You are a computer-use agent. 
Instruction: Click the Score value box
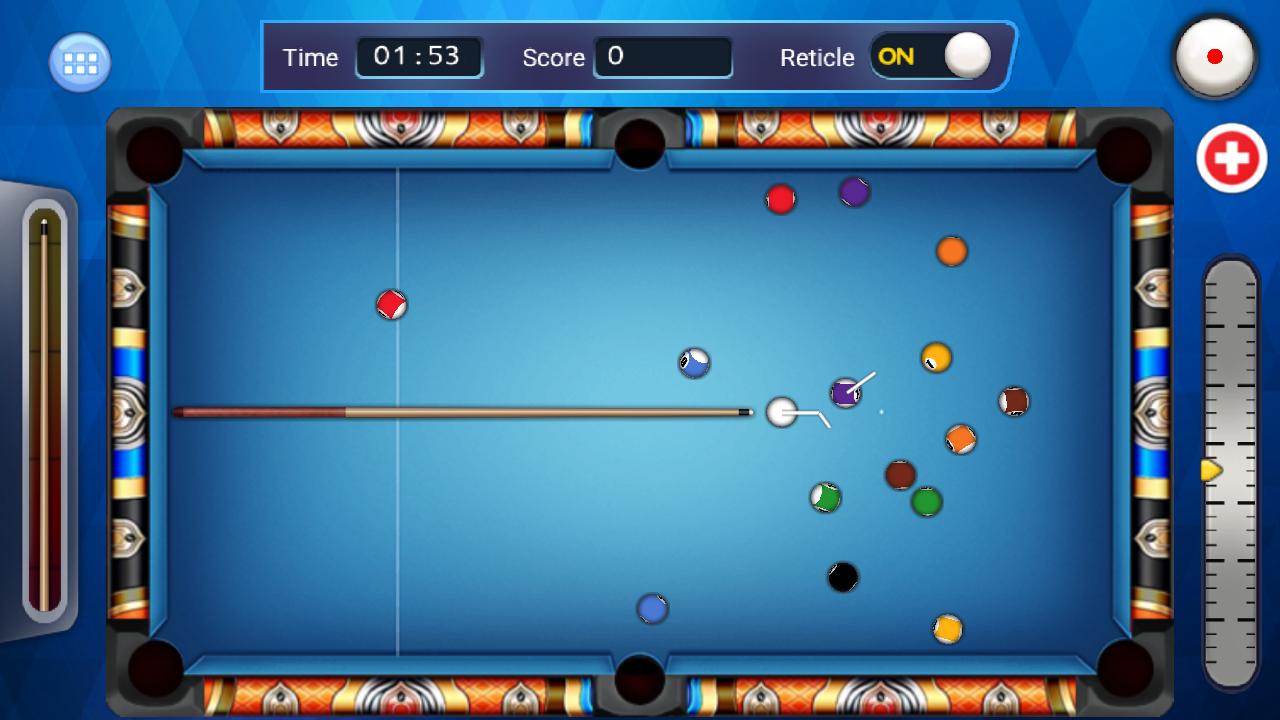[663, 57]
